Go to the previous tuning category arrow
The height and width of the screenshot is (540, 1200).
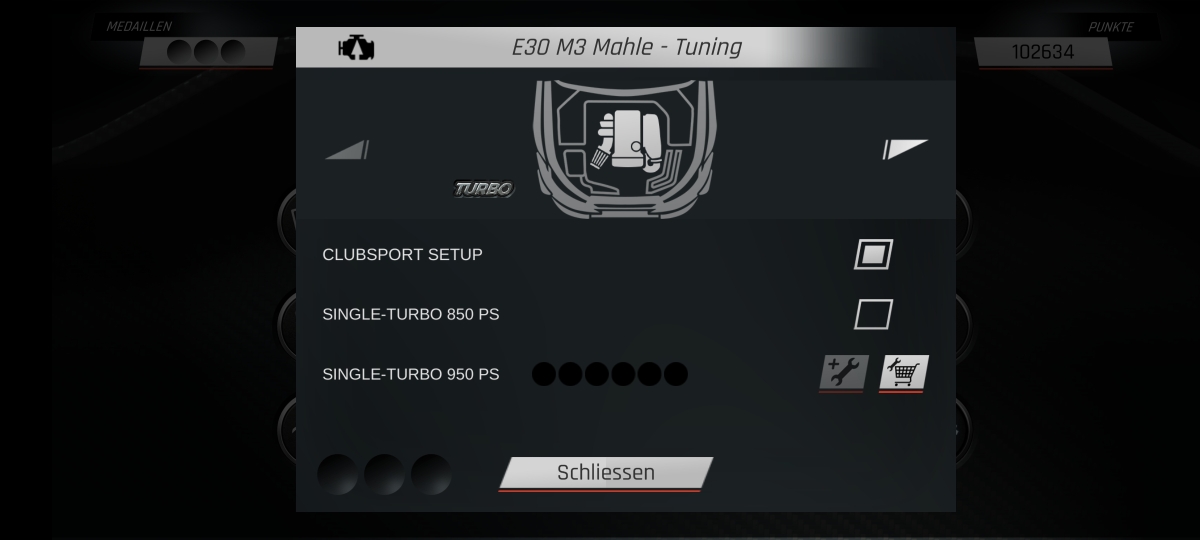(x=347, y=150)
